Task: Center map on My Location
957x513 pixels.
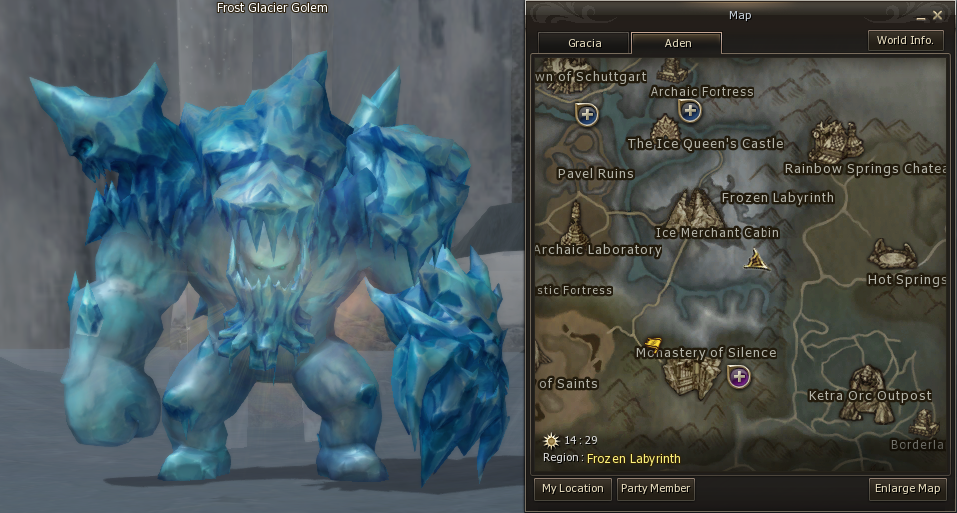Action: 572,488
